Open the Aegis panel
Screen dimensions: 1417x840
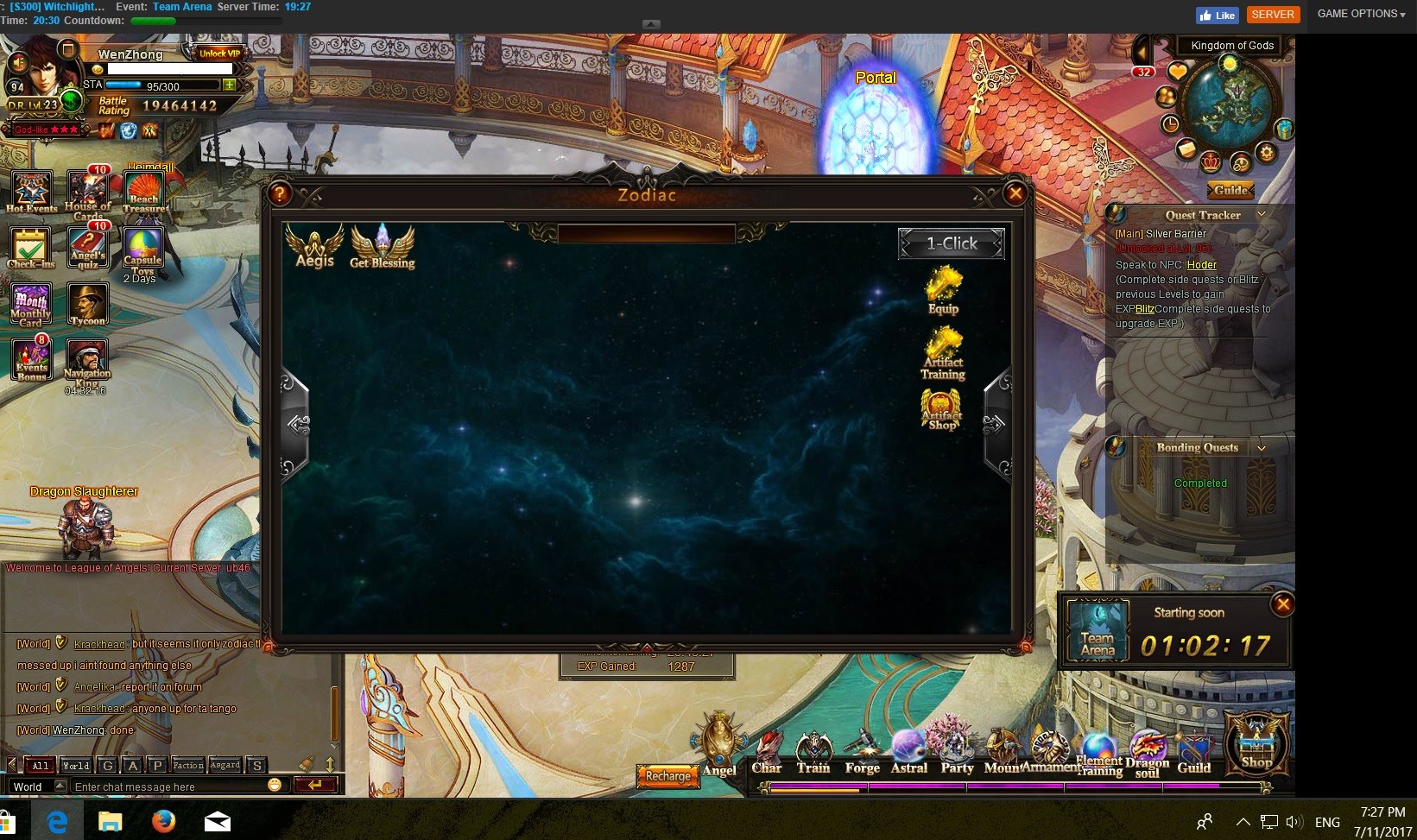pos(314,246)
